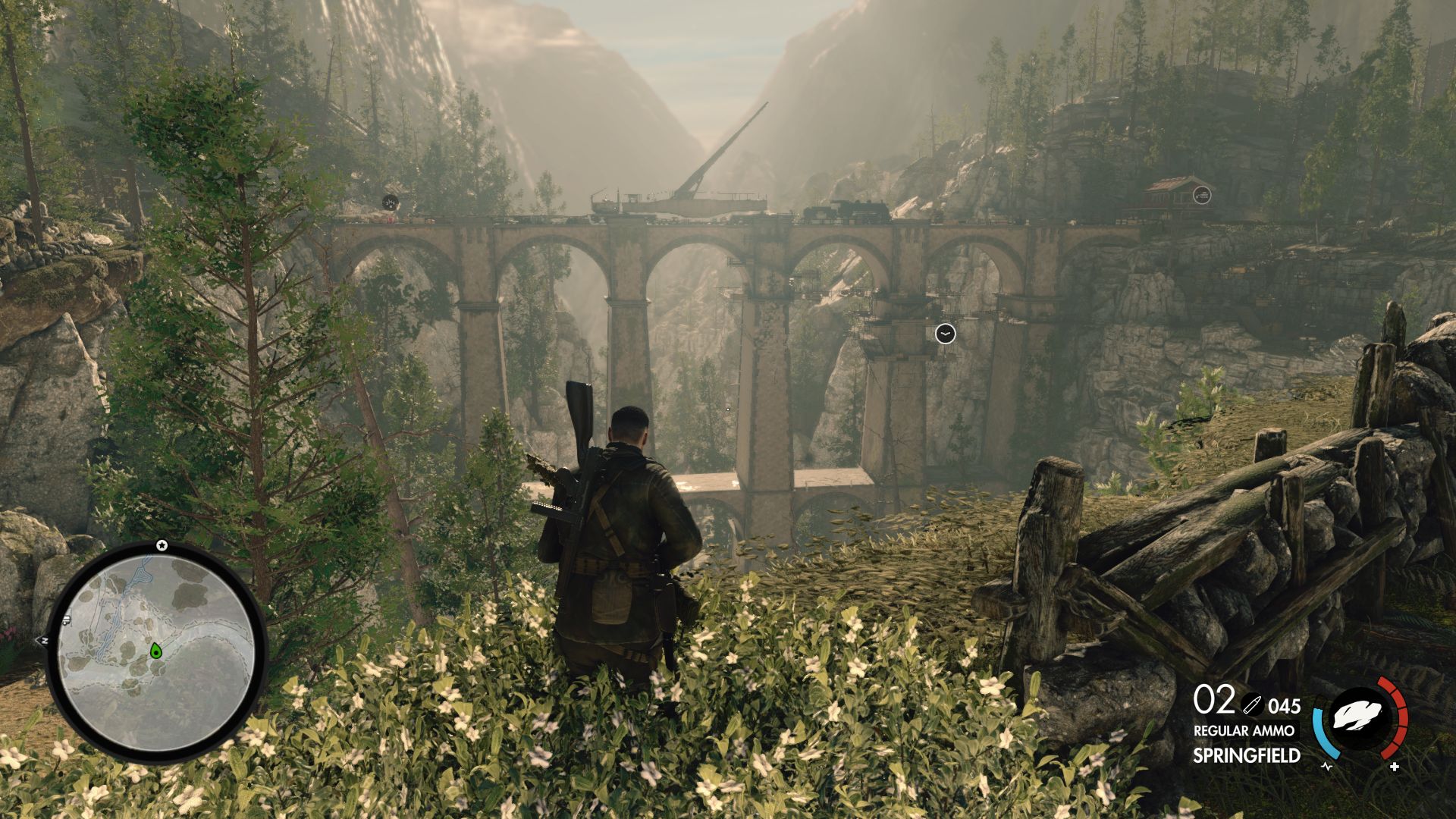Image resolution: width=1456 pixels, height=819 pixels.
Task: Select the explosion objective marker on the bridge
Action: 391,202
